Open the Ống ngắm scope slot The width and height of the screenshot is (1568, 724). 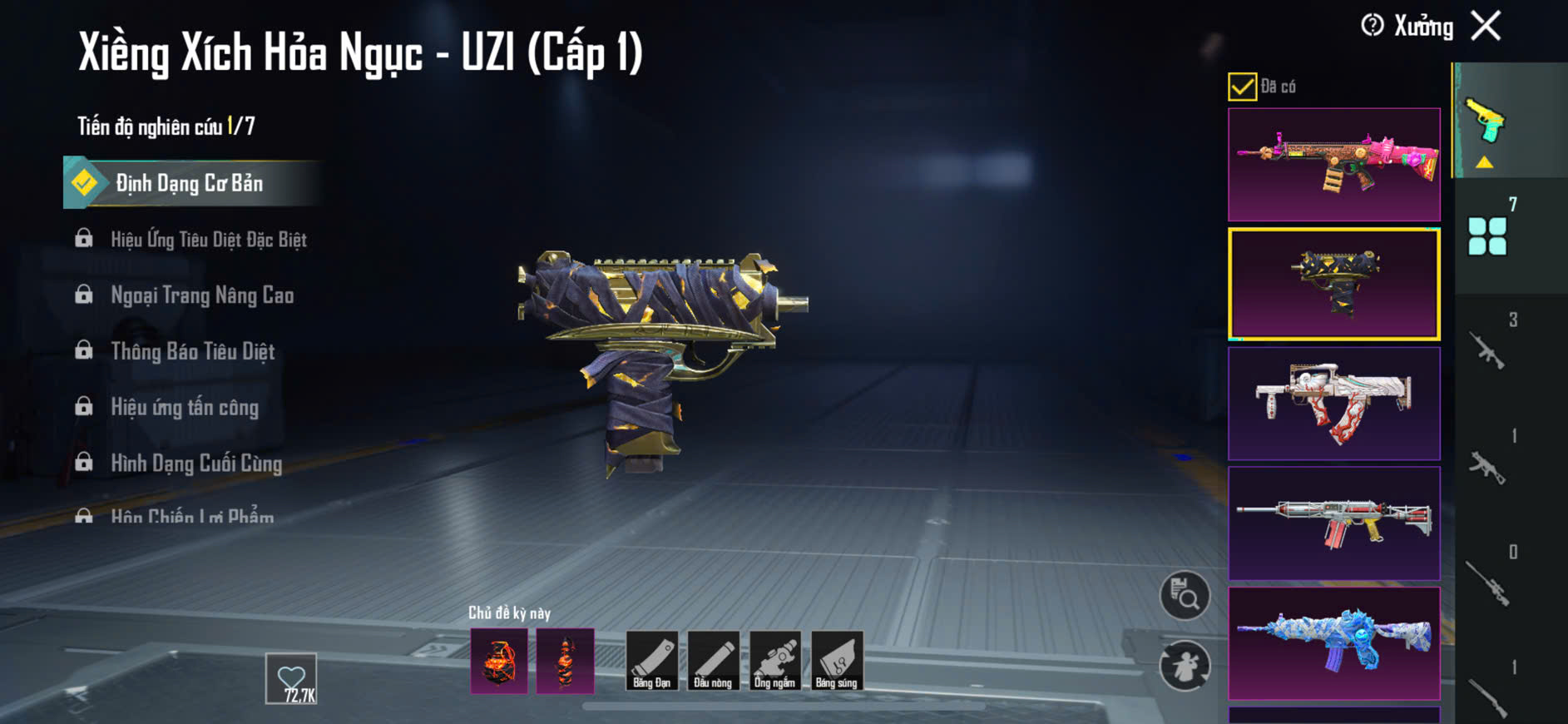[x=774, y=661]
